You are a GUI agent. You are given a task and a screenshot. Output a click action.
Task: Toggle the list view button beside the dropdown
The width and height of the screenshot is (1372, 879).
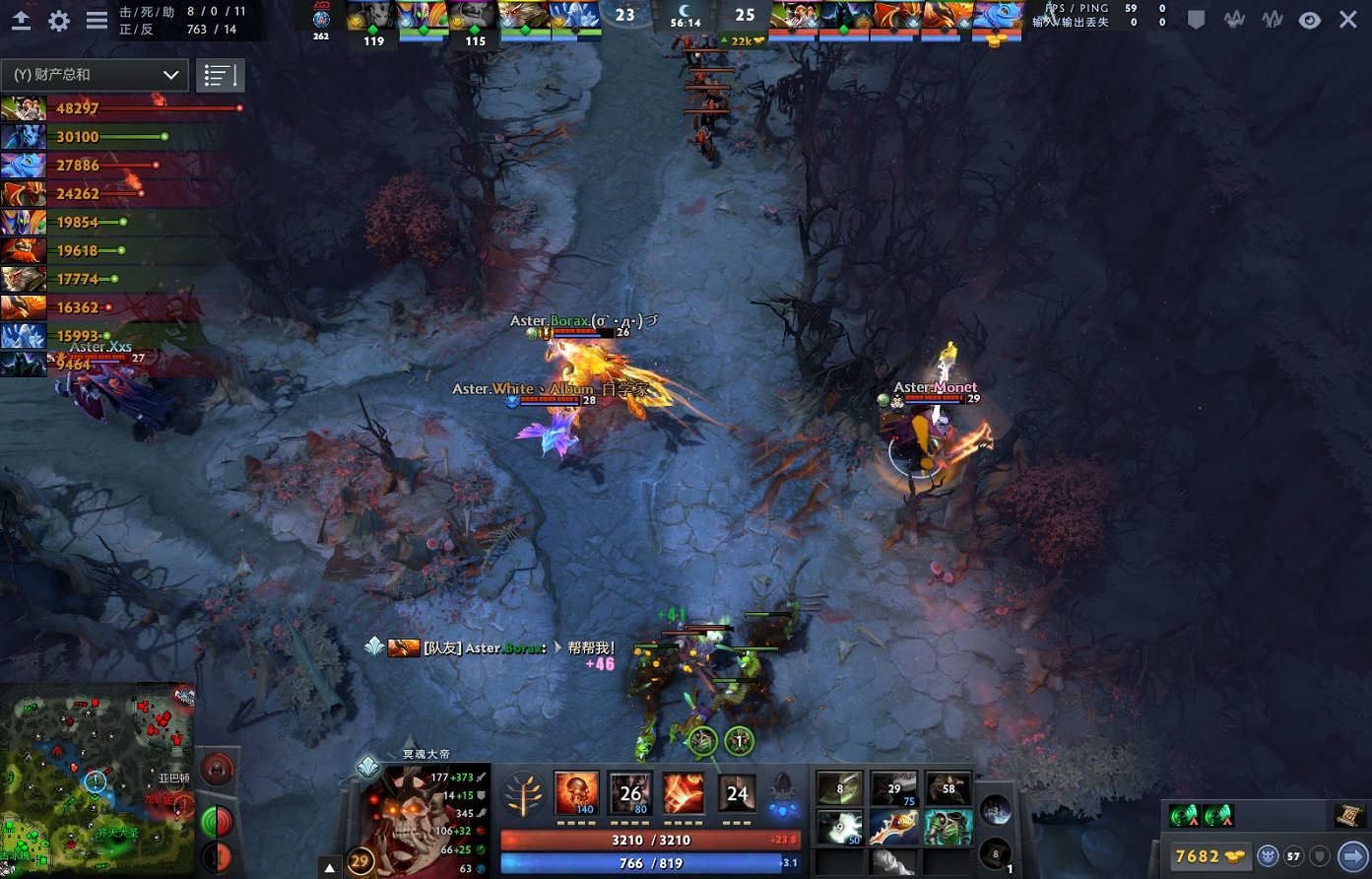[x=221, y=75]
